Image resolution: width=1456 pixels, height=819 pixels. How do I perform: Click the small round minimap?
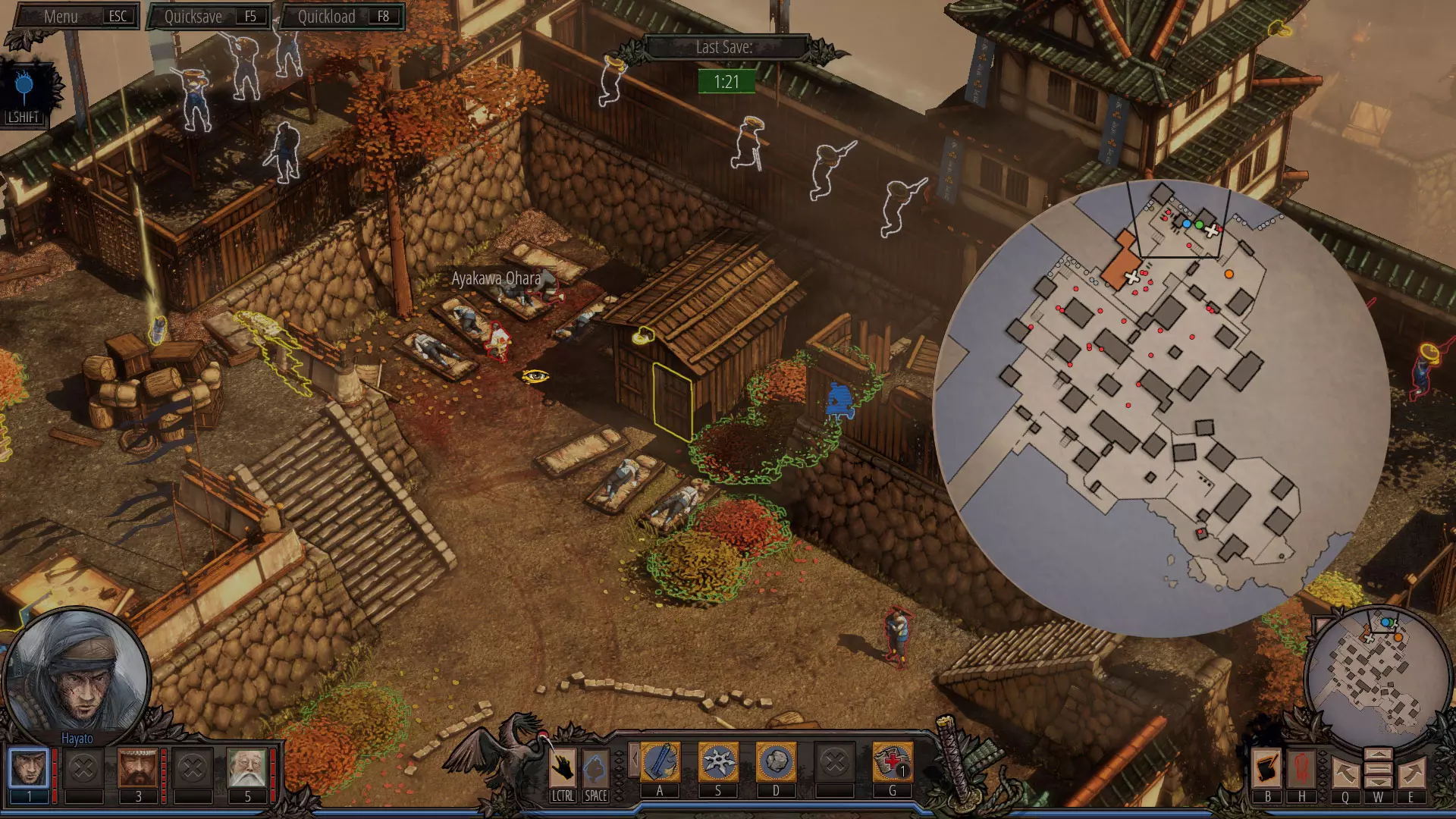point(1379,679)
